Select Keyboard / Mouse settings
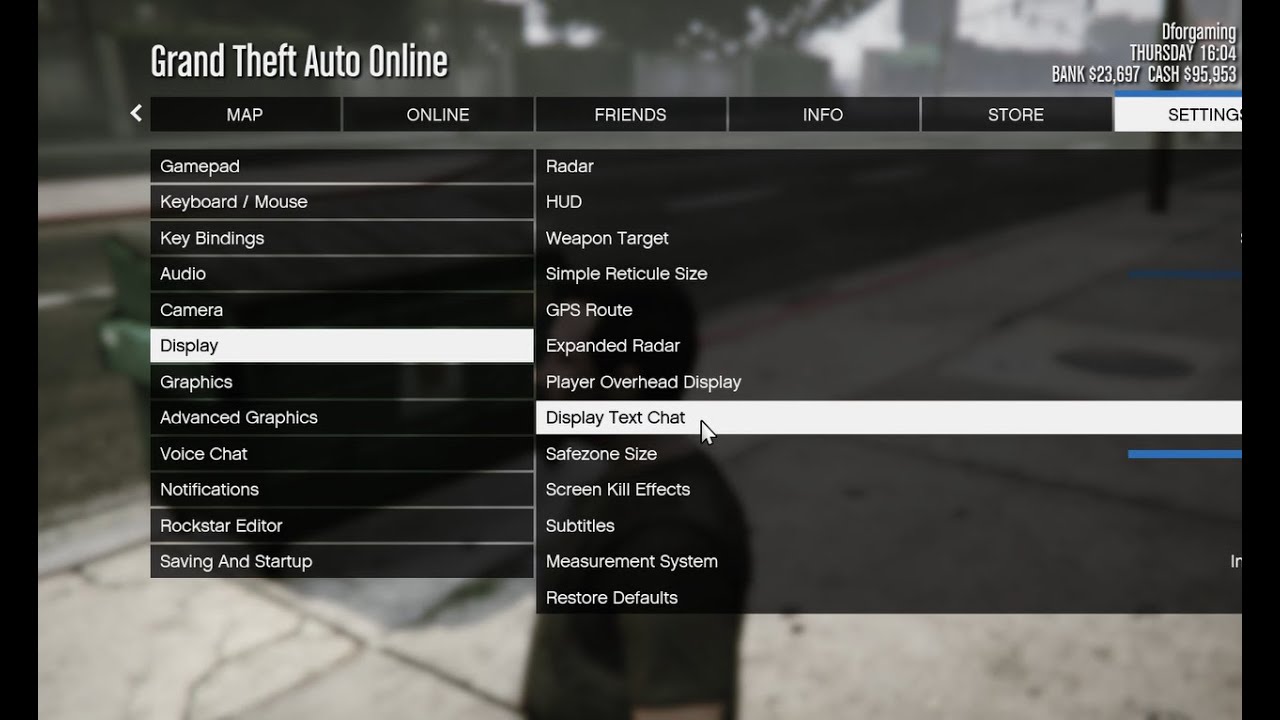Image resolution: width=1280 pixels, height=720 pixels. tap(341, 202)
